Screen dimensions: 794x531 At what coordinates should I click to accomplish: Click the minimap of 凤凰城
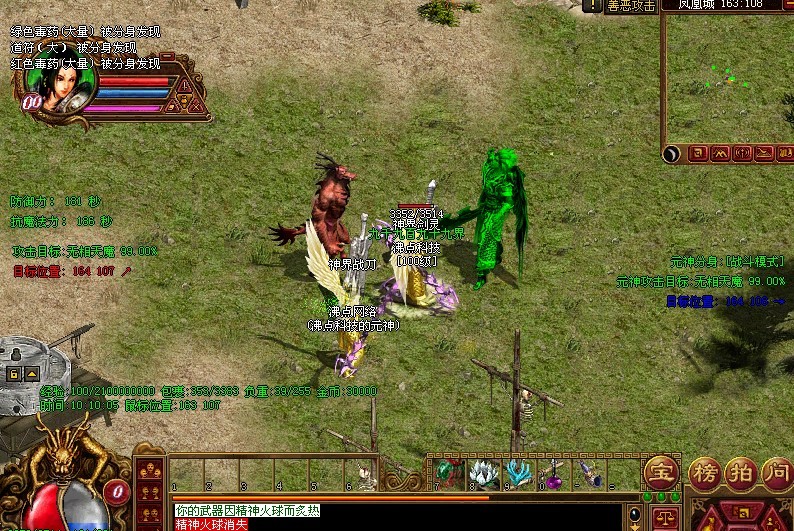729,80
